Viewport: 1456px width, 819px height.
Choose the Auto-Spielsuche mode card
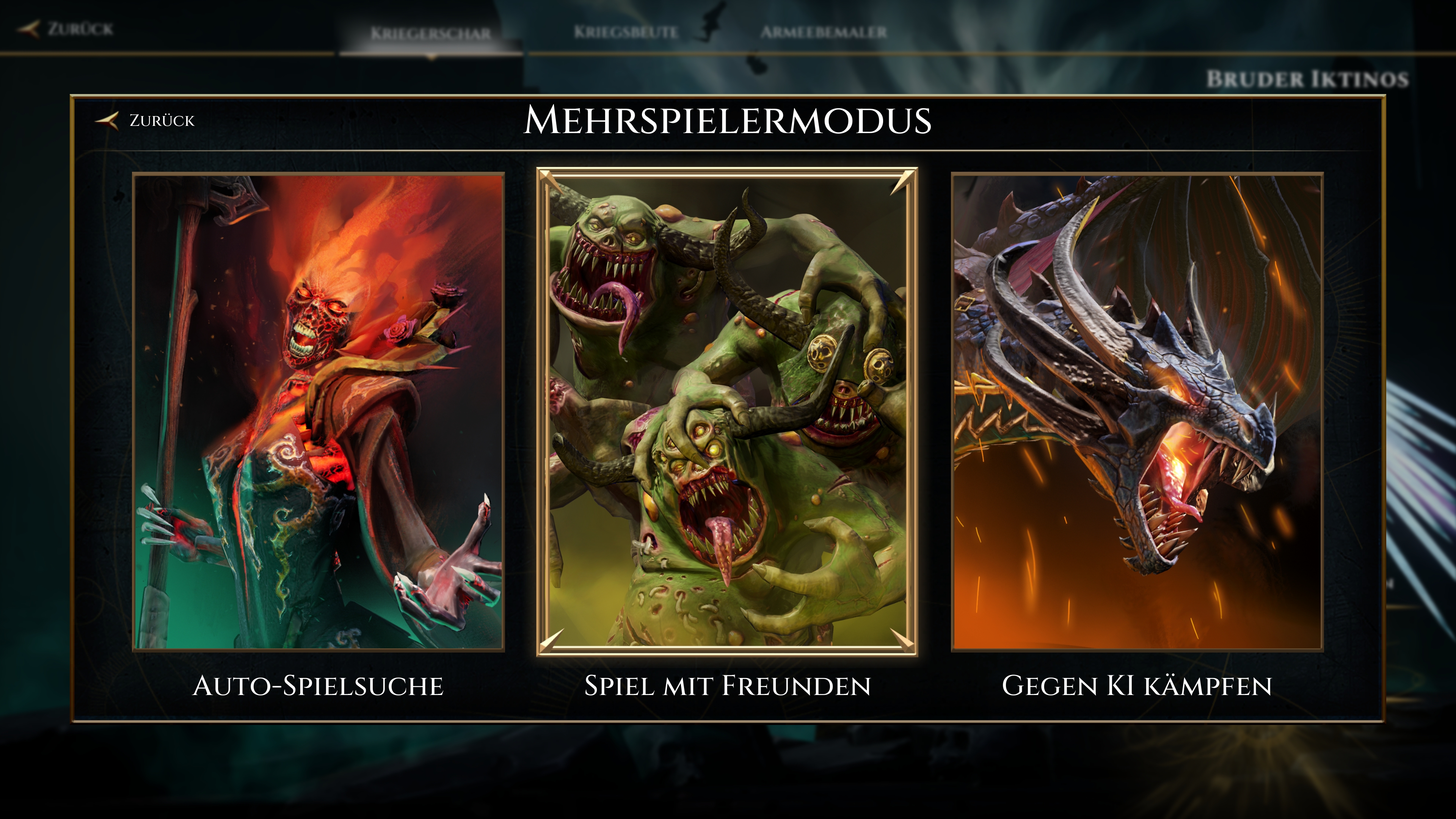(x=318, y=411)
